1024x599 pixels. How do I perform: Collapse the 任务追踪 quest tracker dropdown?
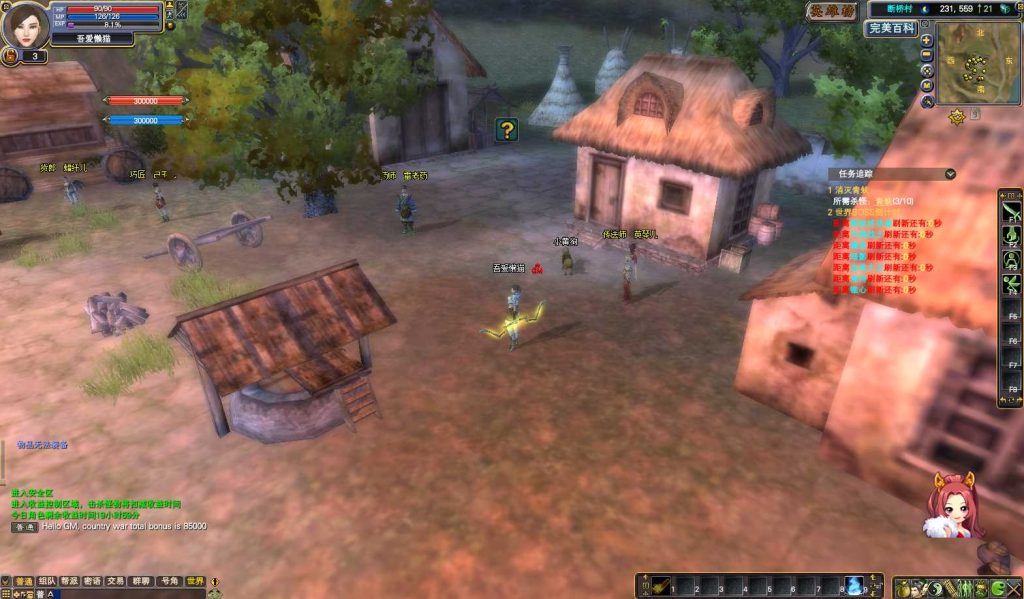tap(950, 174)
